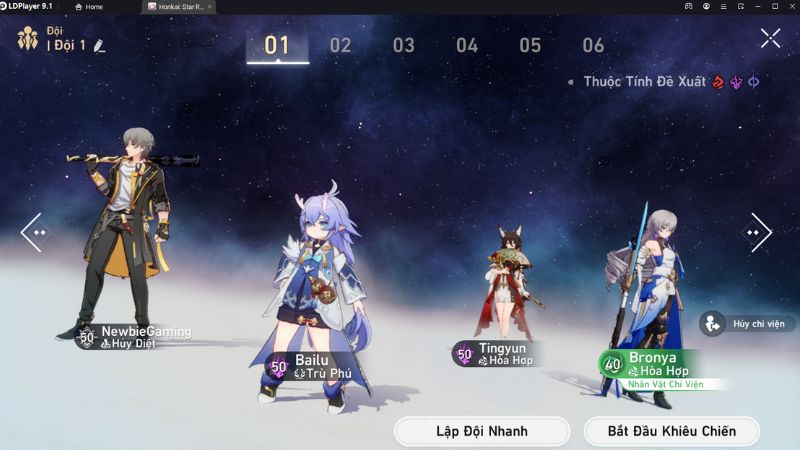
Task: Switch to team tab 02
Action: 341,45
